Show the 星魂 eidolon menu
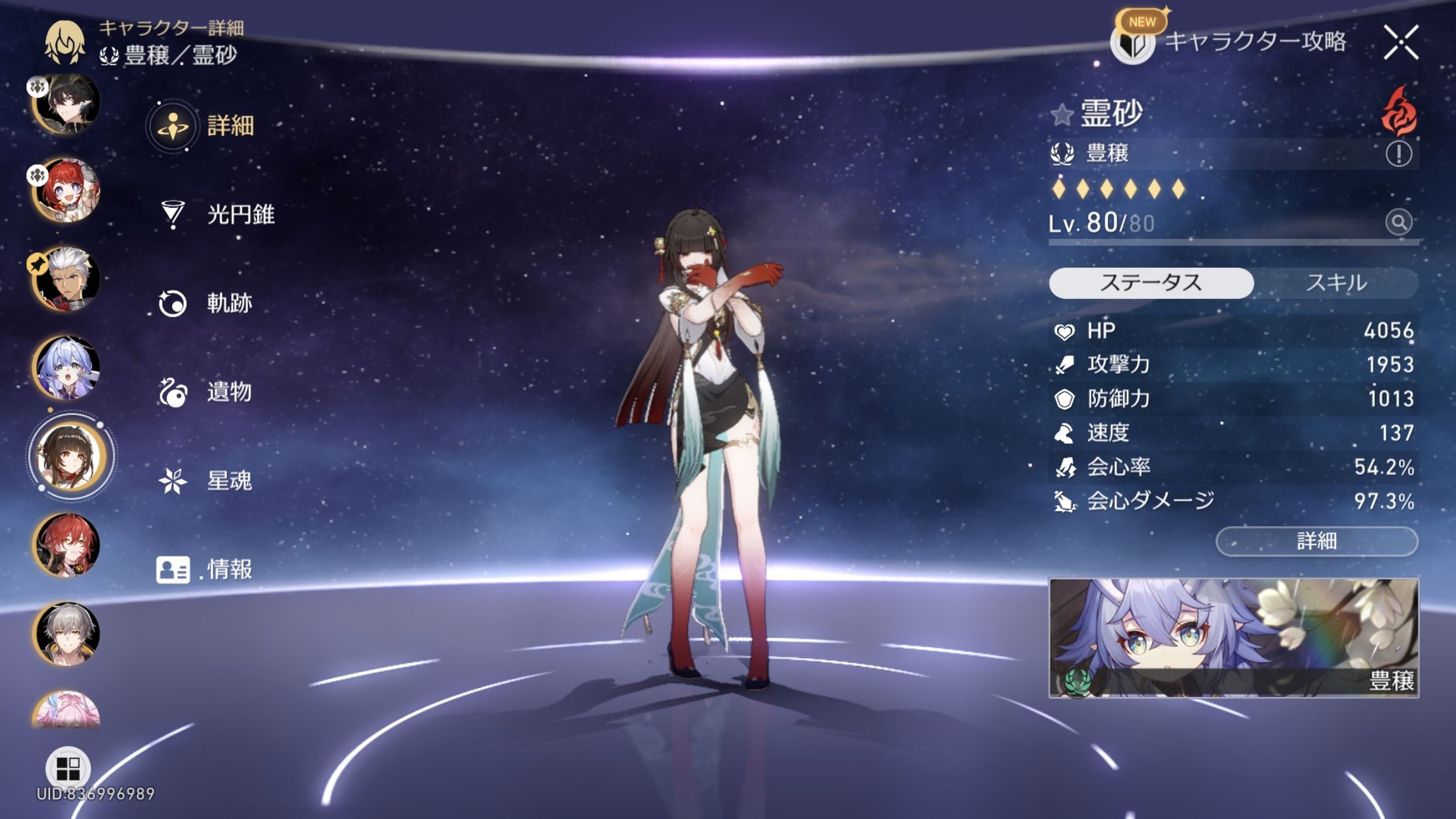This screenshot has height=819, width=1456. click(206, 481)
